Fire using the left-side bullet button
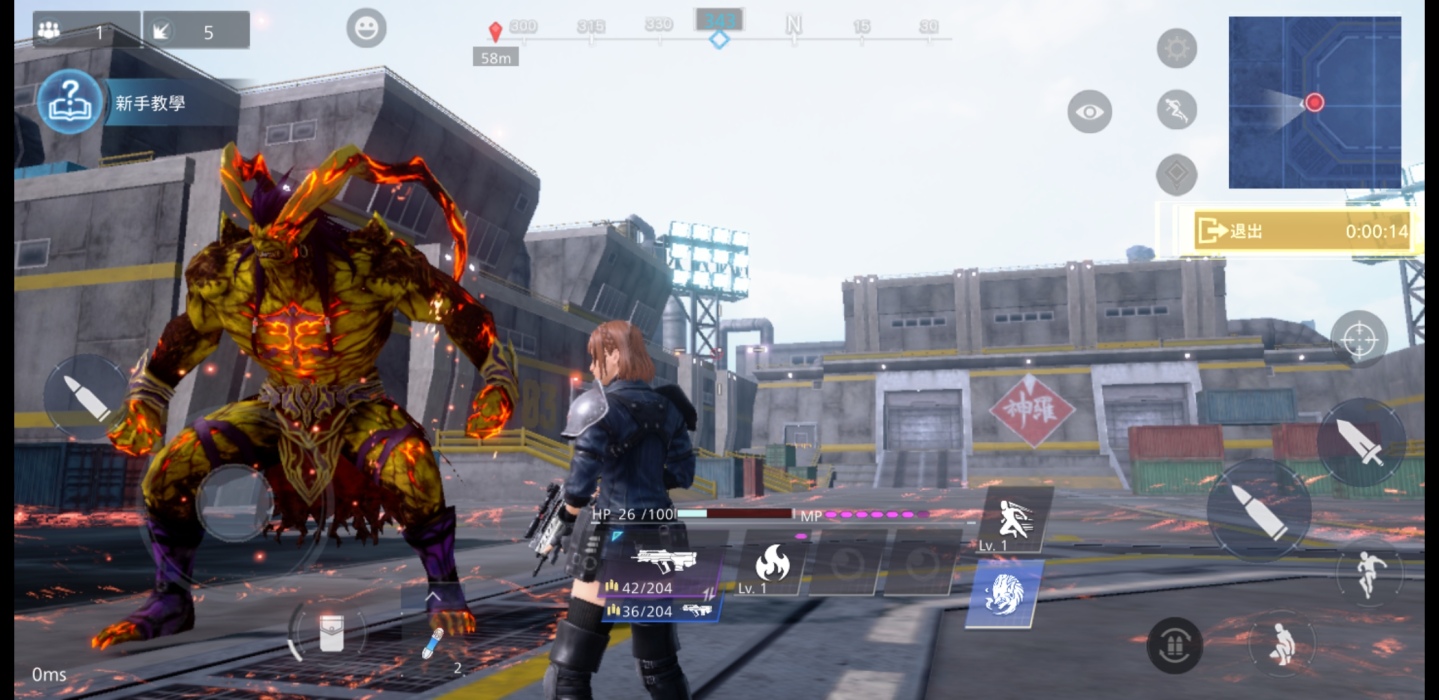Image resolution: width=1439 pixels, height=700 pixels. [x=86, y=398]
